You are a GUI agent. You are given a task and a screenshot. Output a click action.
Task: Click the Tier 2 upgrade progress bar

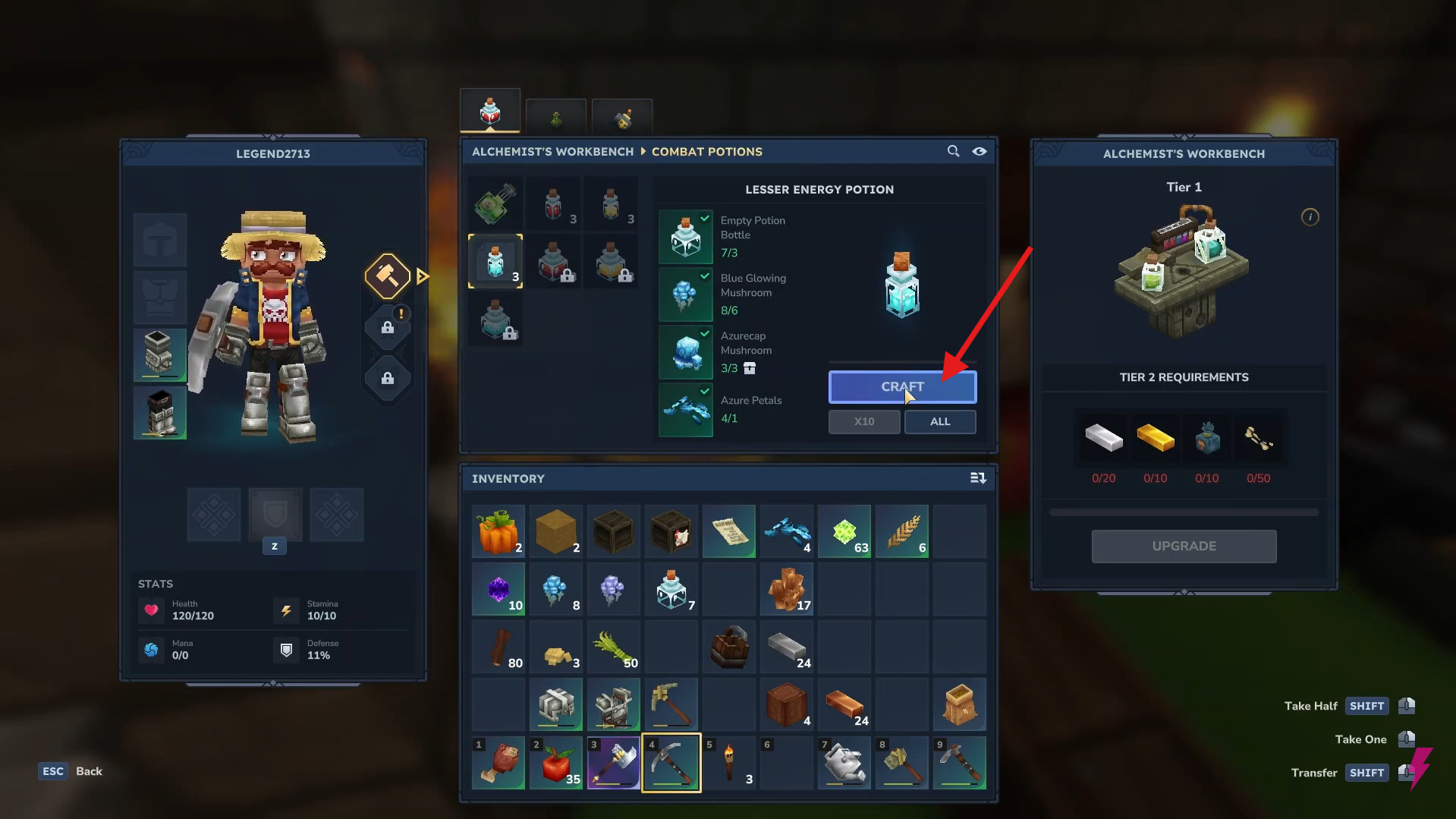pyautogui.click(x=1183, y=511)
